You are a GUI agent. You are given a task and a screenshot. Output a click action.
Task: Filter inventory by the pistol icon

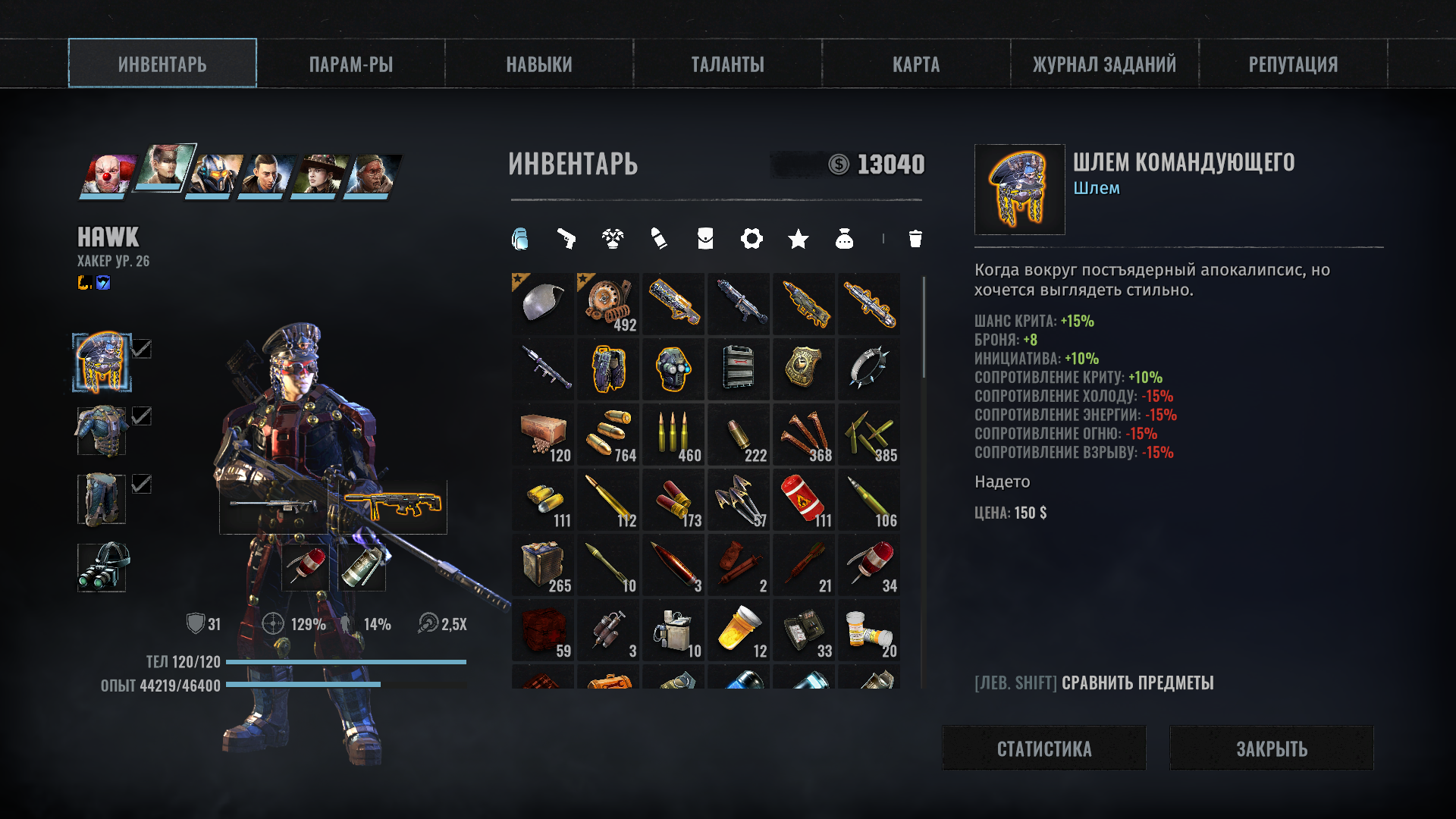point(566,239)
